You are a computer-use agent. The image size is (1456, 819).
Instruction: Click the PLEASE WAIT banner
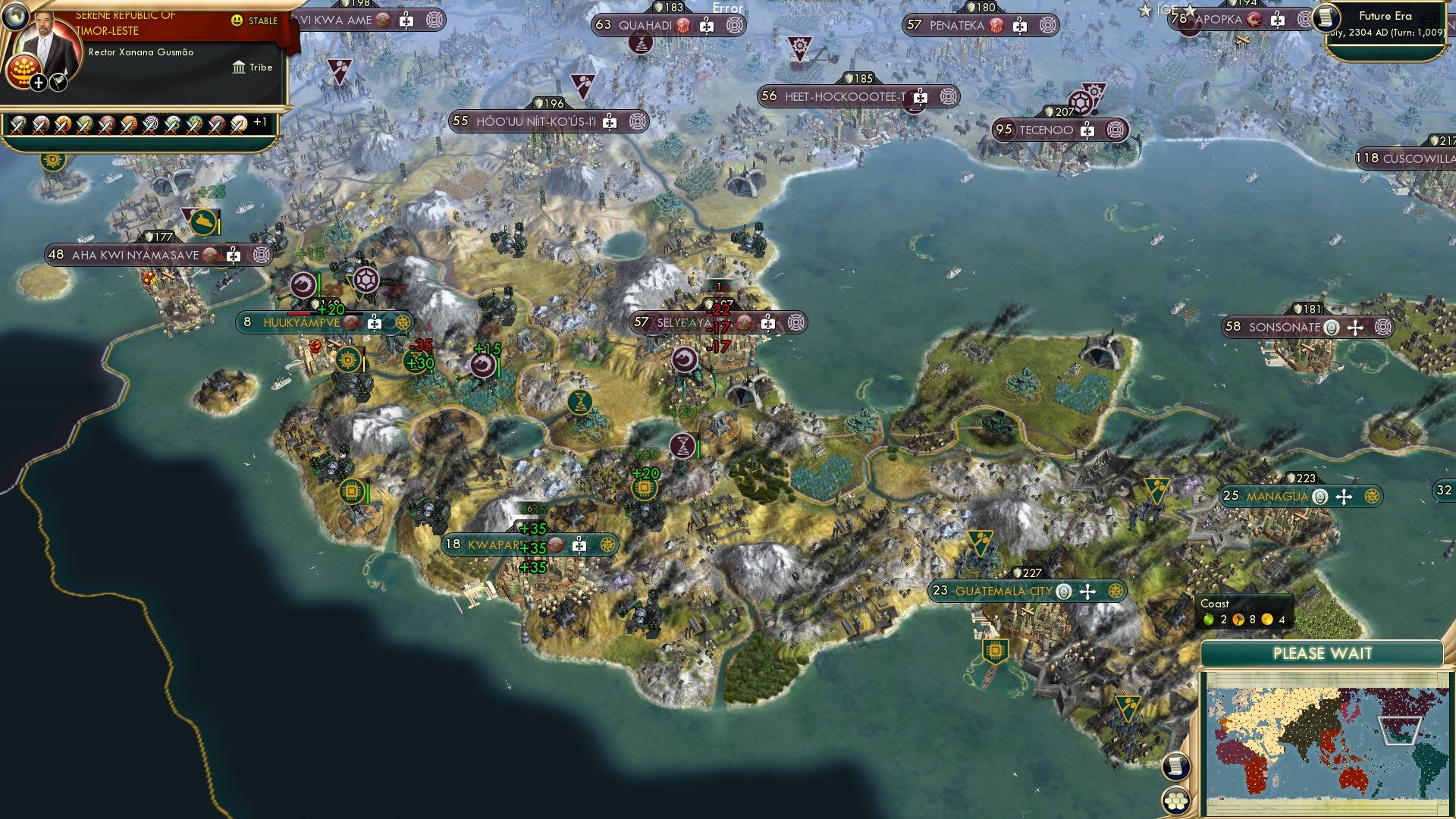pos(1323,653)
